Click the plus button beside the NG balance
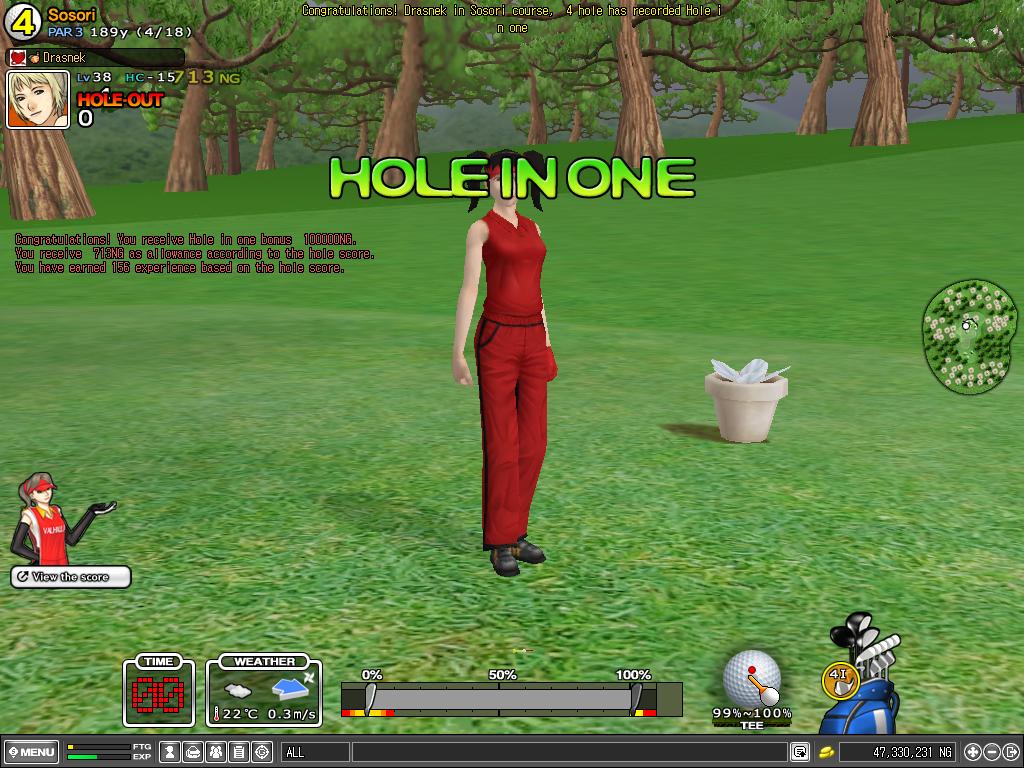 (972, 752)
